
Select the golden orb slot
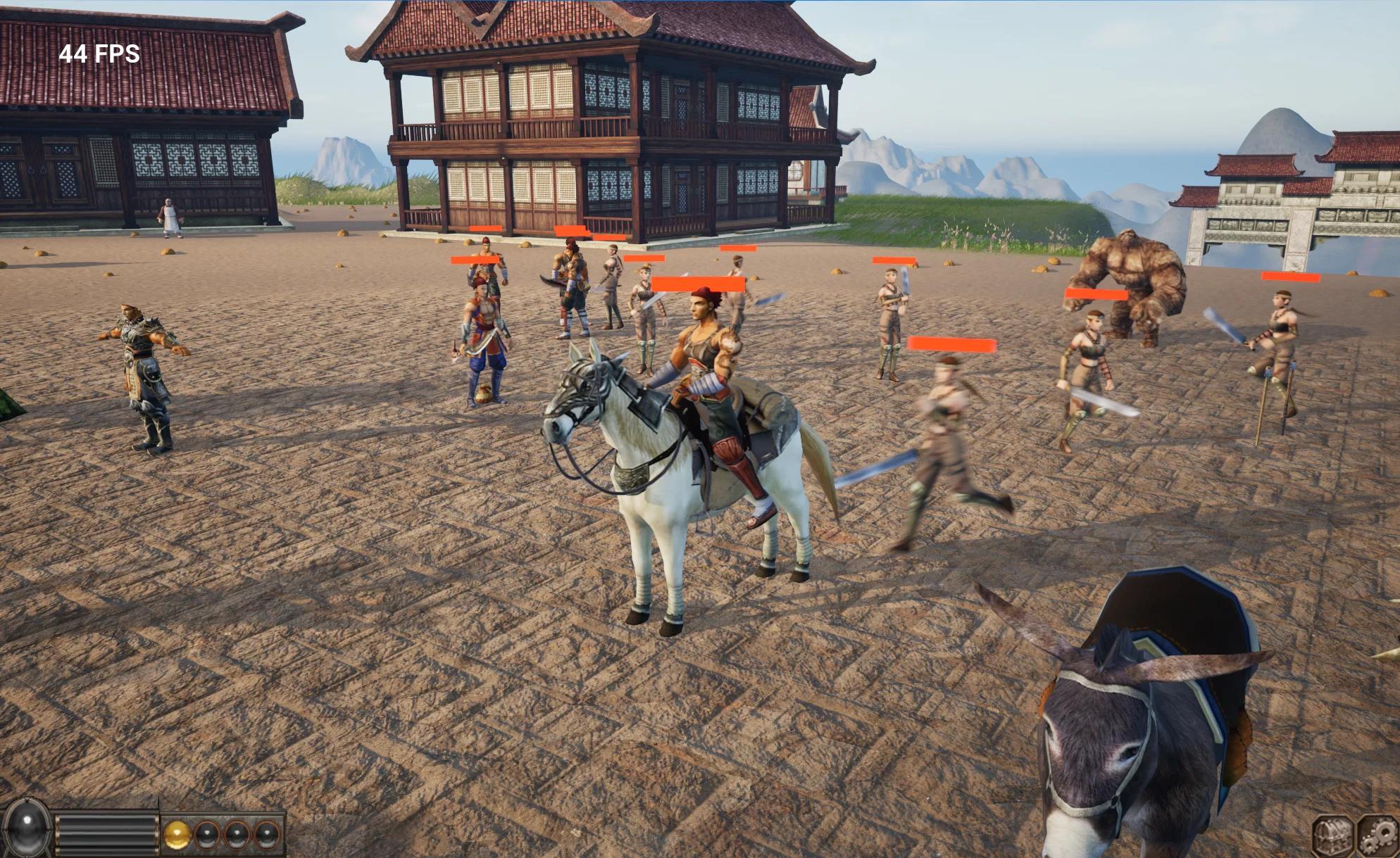(x=177, y=835)
